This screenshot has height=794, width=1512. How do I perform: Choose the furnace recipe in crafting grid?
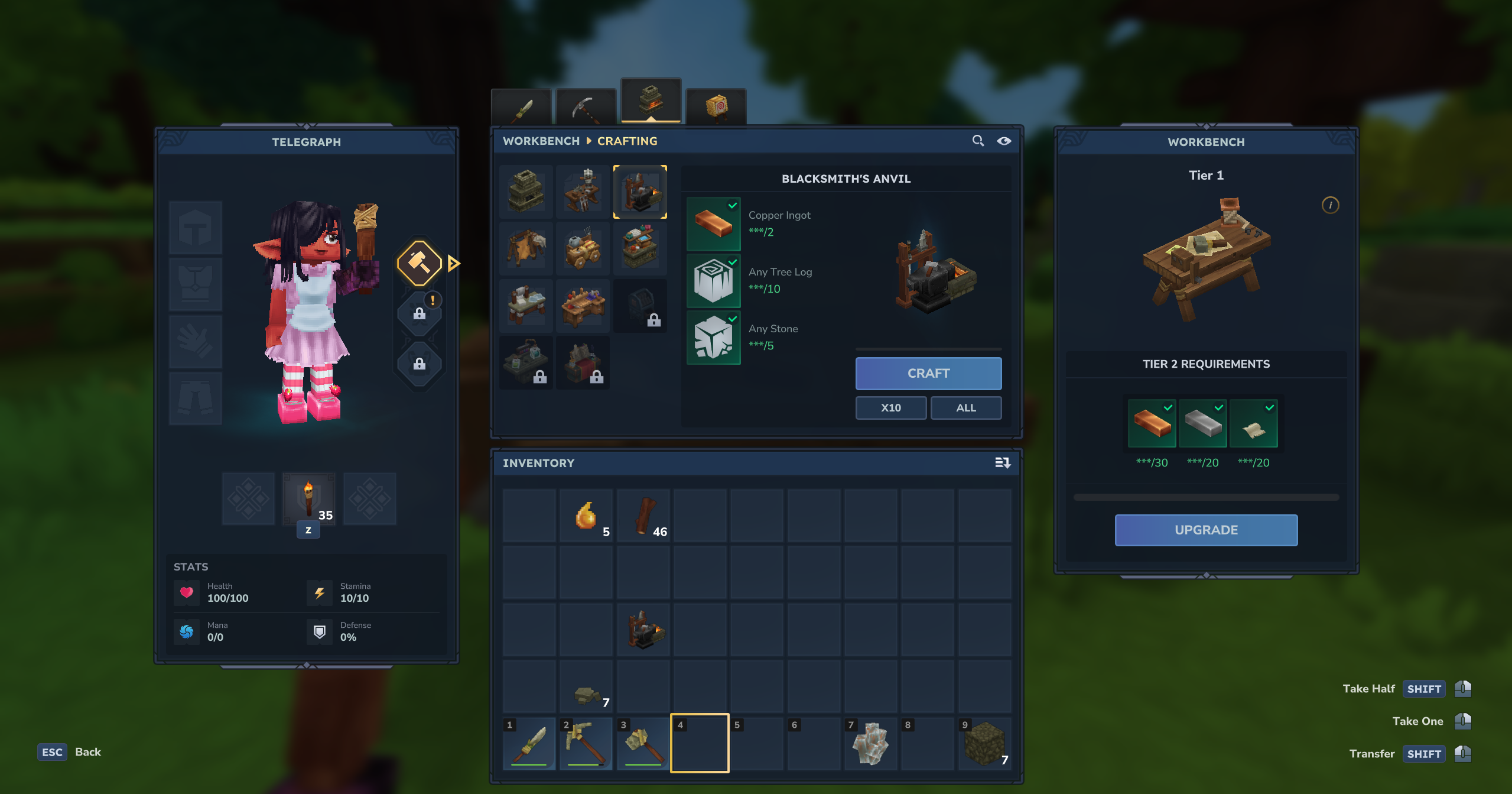pos(526,191)
